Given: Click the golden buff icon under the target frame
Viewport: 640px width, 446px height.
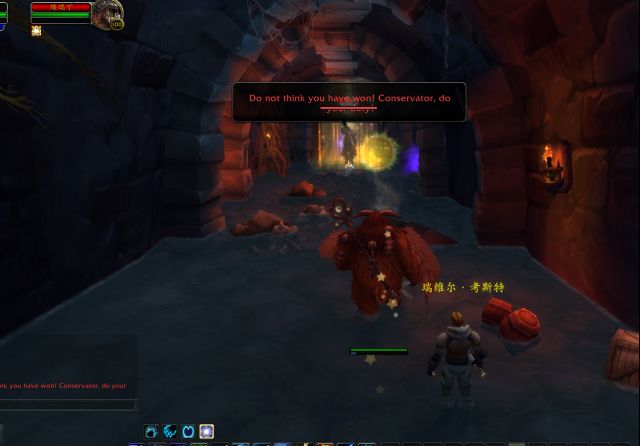Looking at the screenshot, I should coord(36,31).
